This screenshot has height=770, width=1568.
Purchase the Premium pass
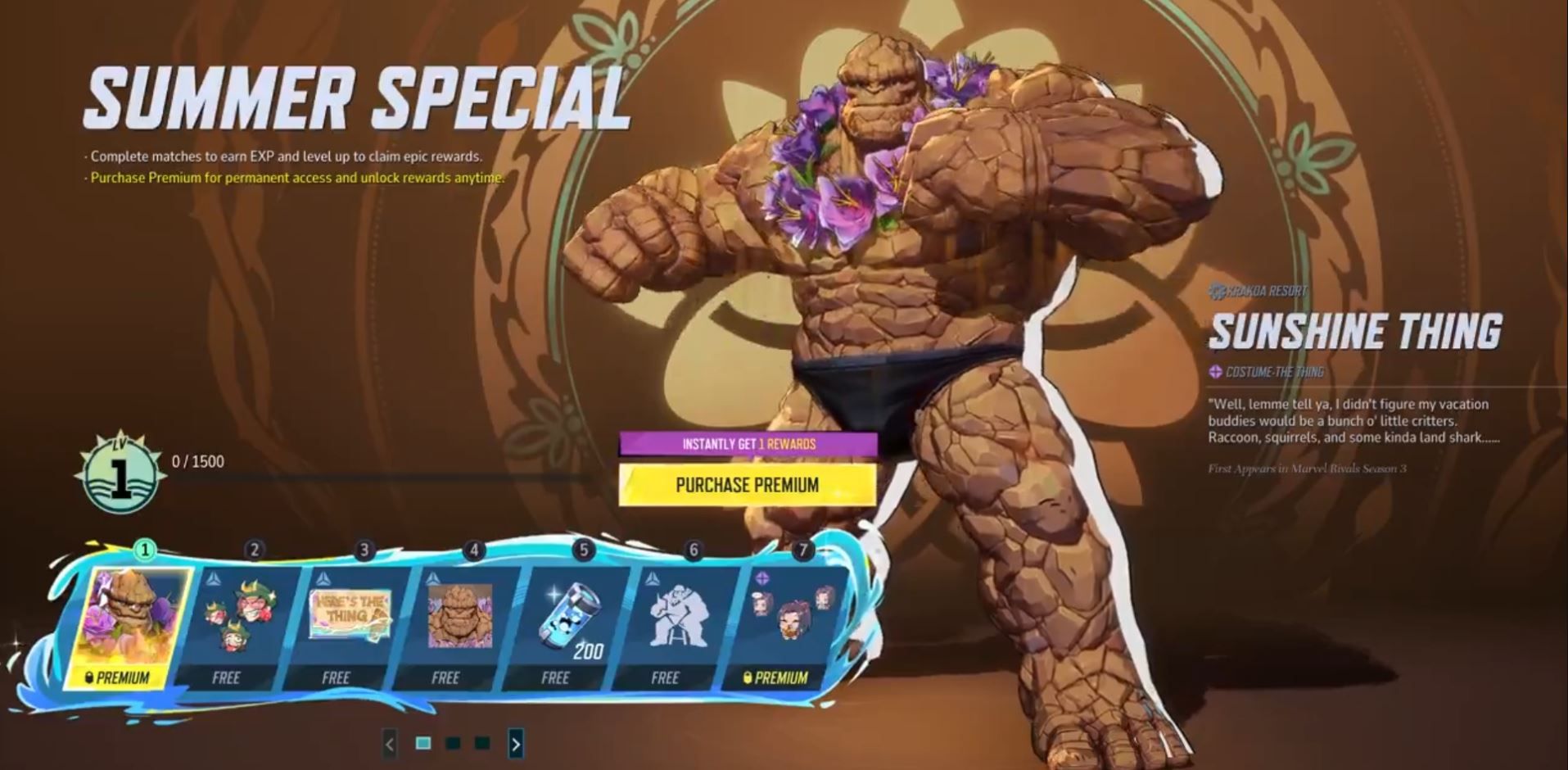(x=747, y=485)
